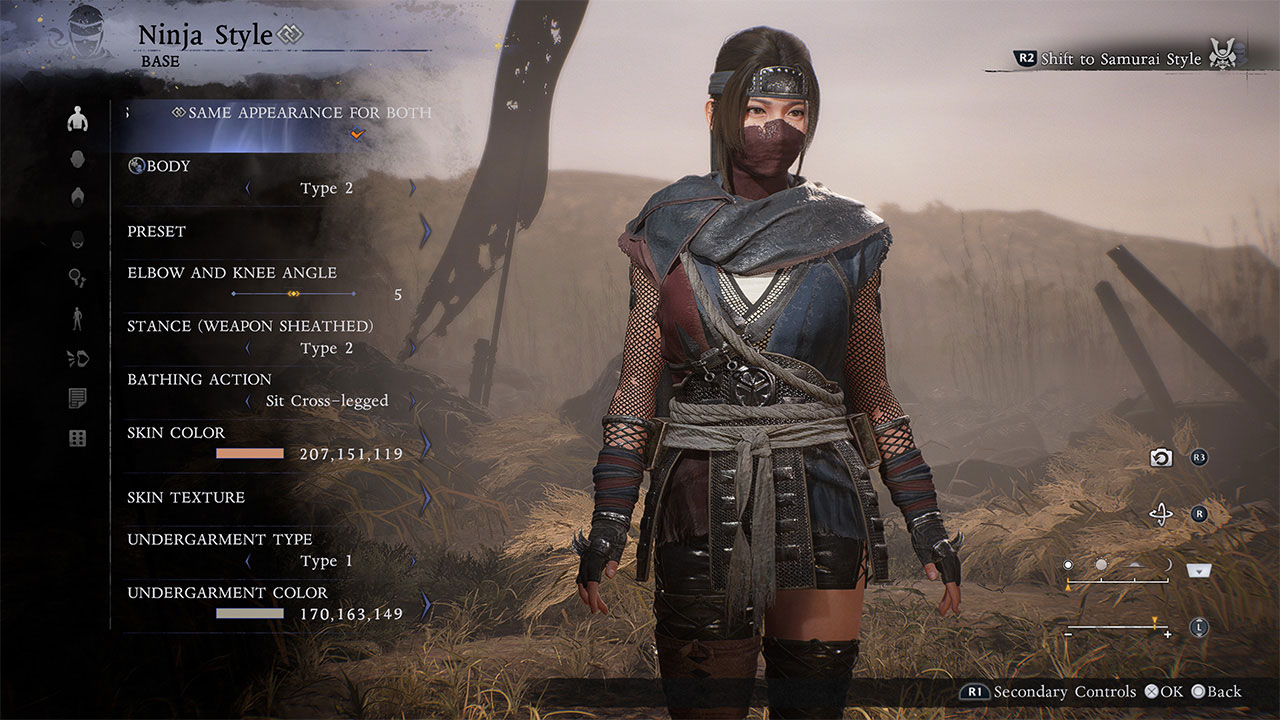Open the Preset submenu
This screenshot has width=1280, height=720.
coord(426,232)
